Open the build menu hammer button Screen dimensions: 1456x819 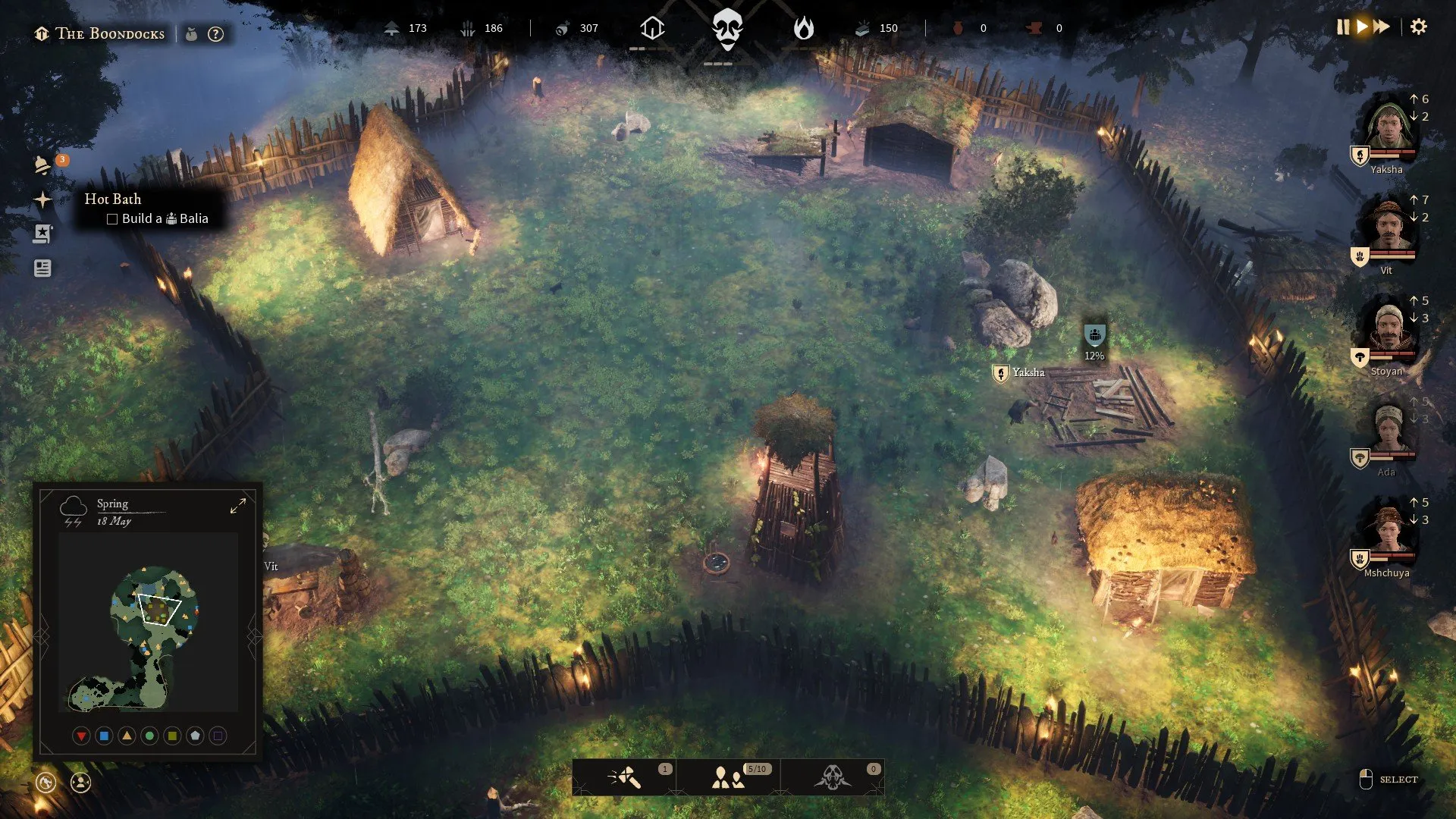pyautogui.click(x=625, y=777)
